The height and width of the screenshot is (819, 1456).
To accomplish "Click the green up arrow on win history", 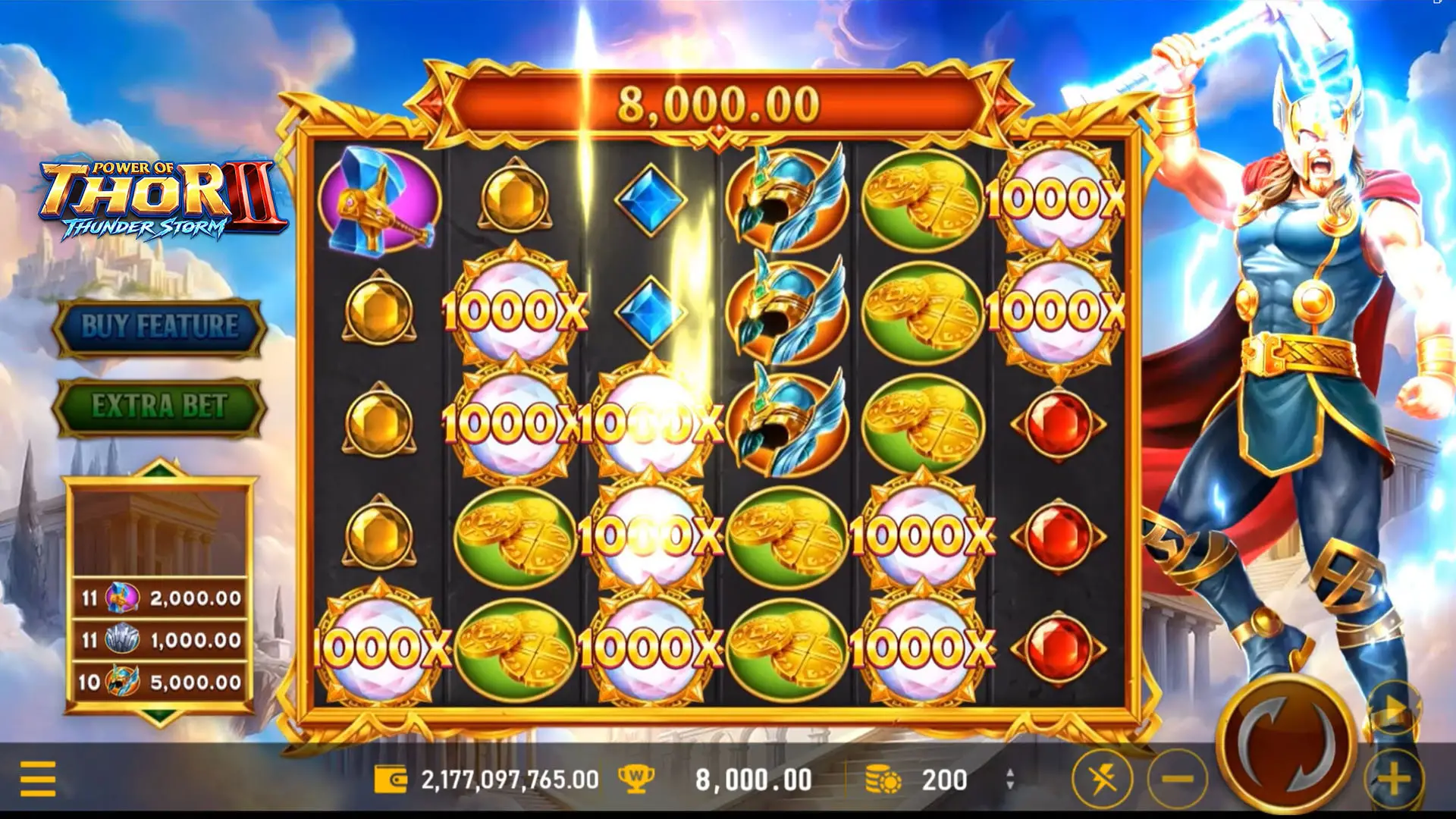I will point(160,470).
